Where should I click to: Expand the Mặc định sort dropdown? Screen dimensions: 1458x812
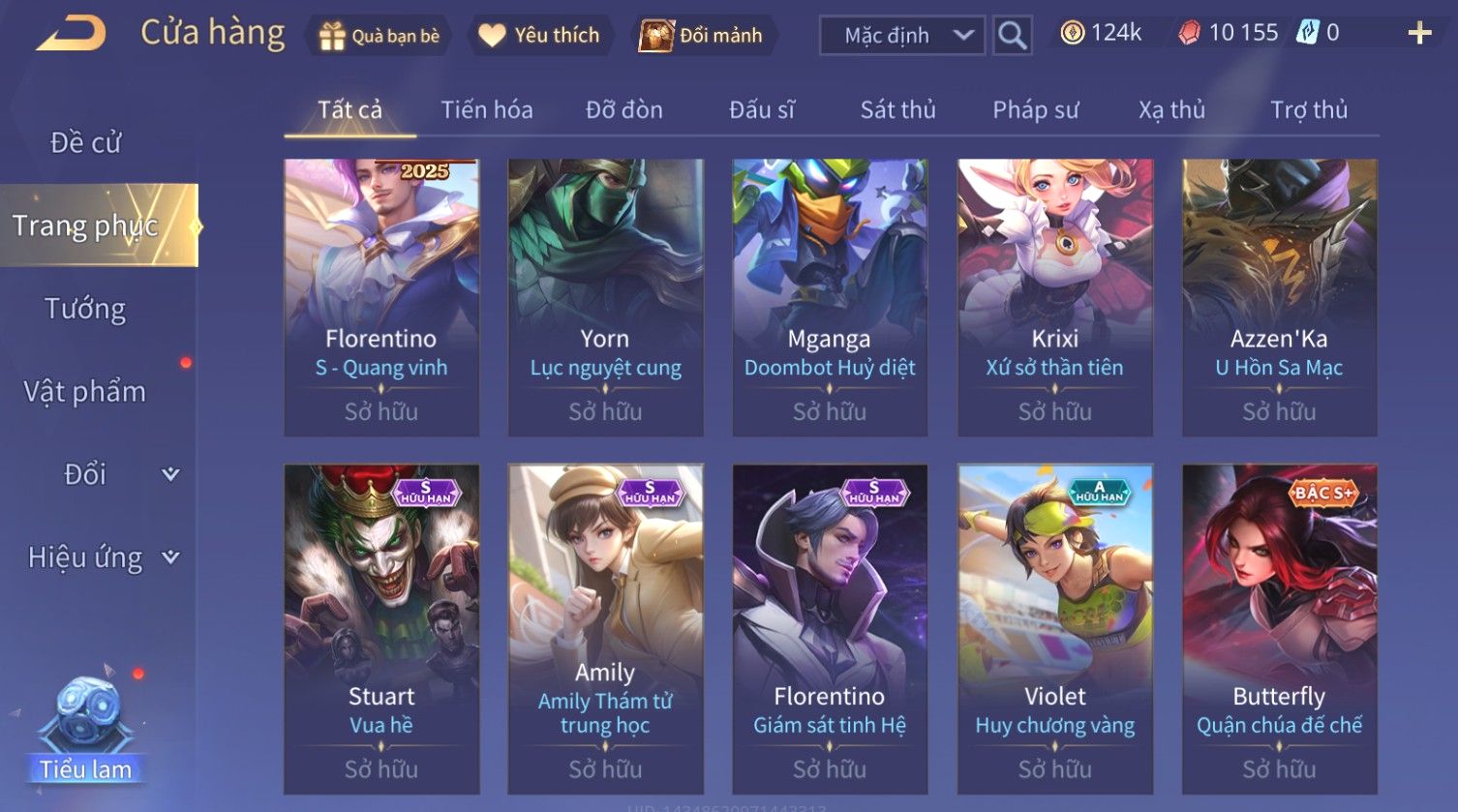point(902,36)
